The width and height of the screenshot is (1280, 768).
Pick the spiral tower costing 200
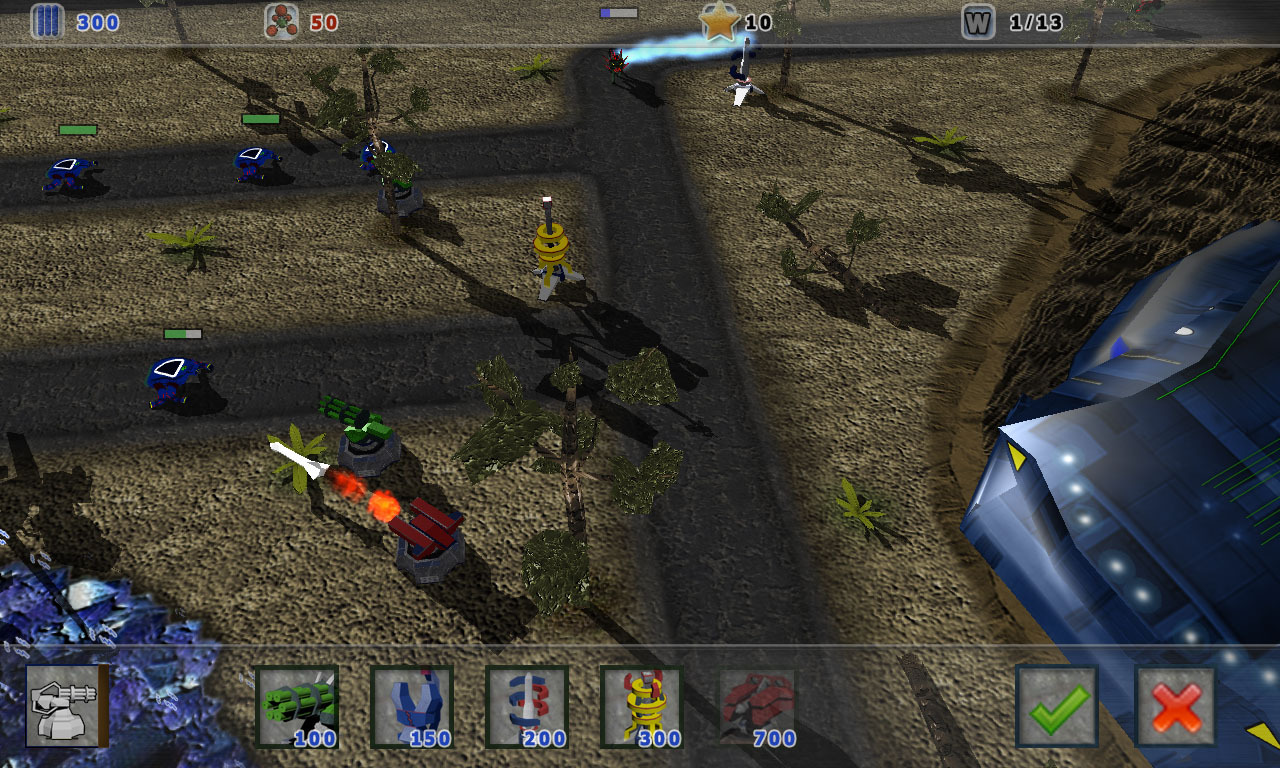(x=527, y=706)
